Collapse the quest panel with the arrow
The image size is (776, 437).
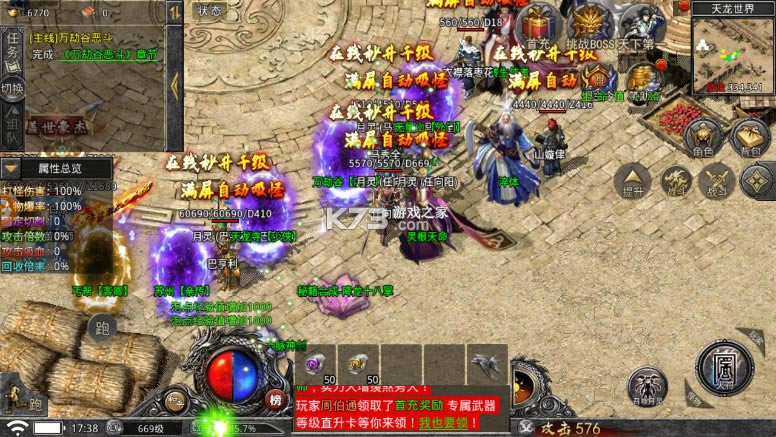175,85
